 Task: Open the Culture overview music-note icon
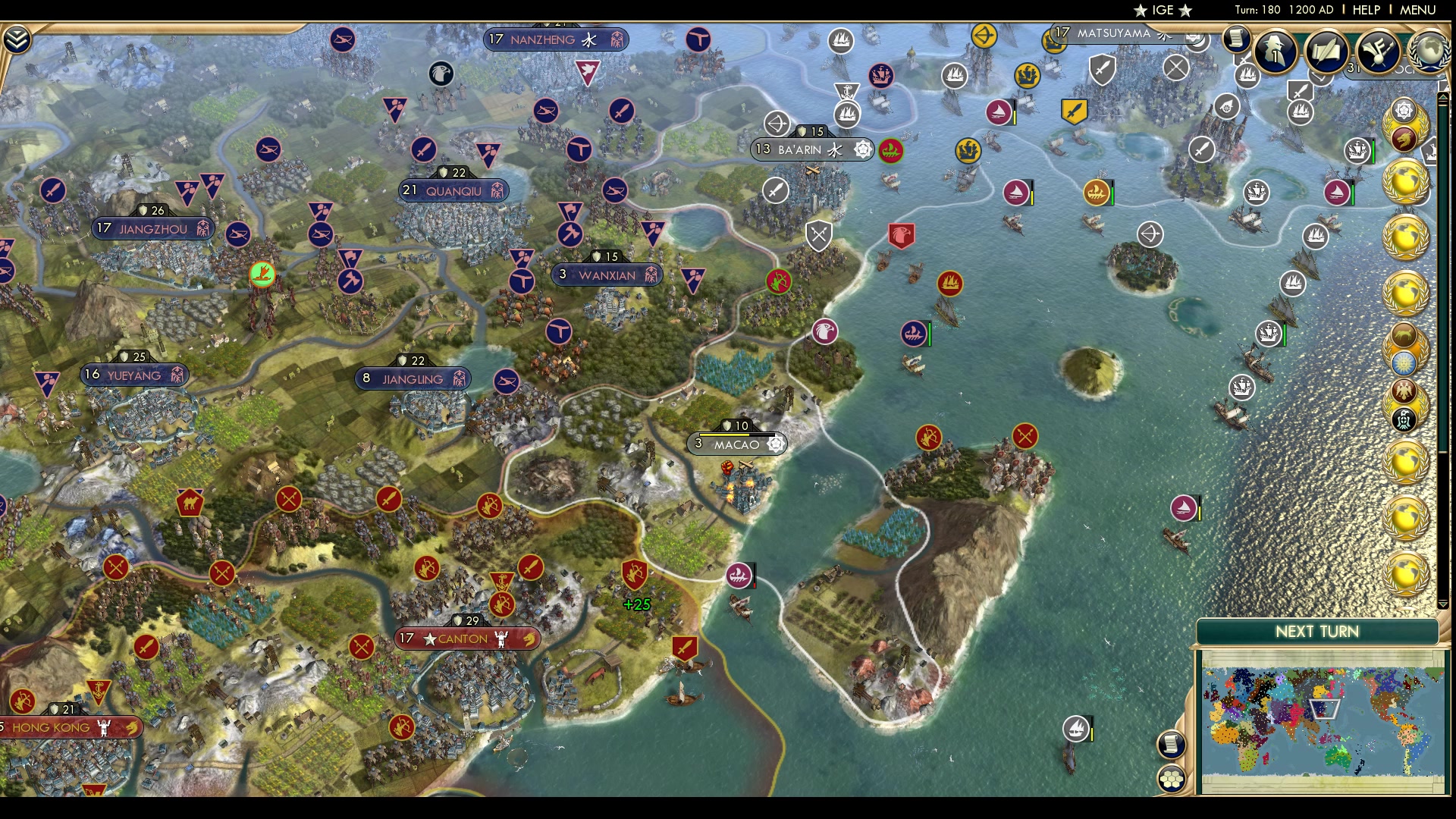[1376, 52]
